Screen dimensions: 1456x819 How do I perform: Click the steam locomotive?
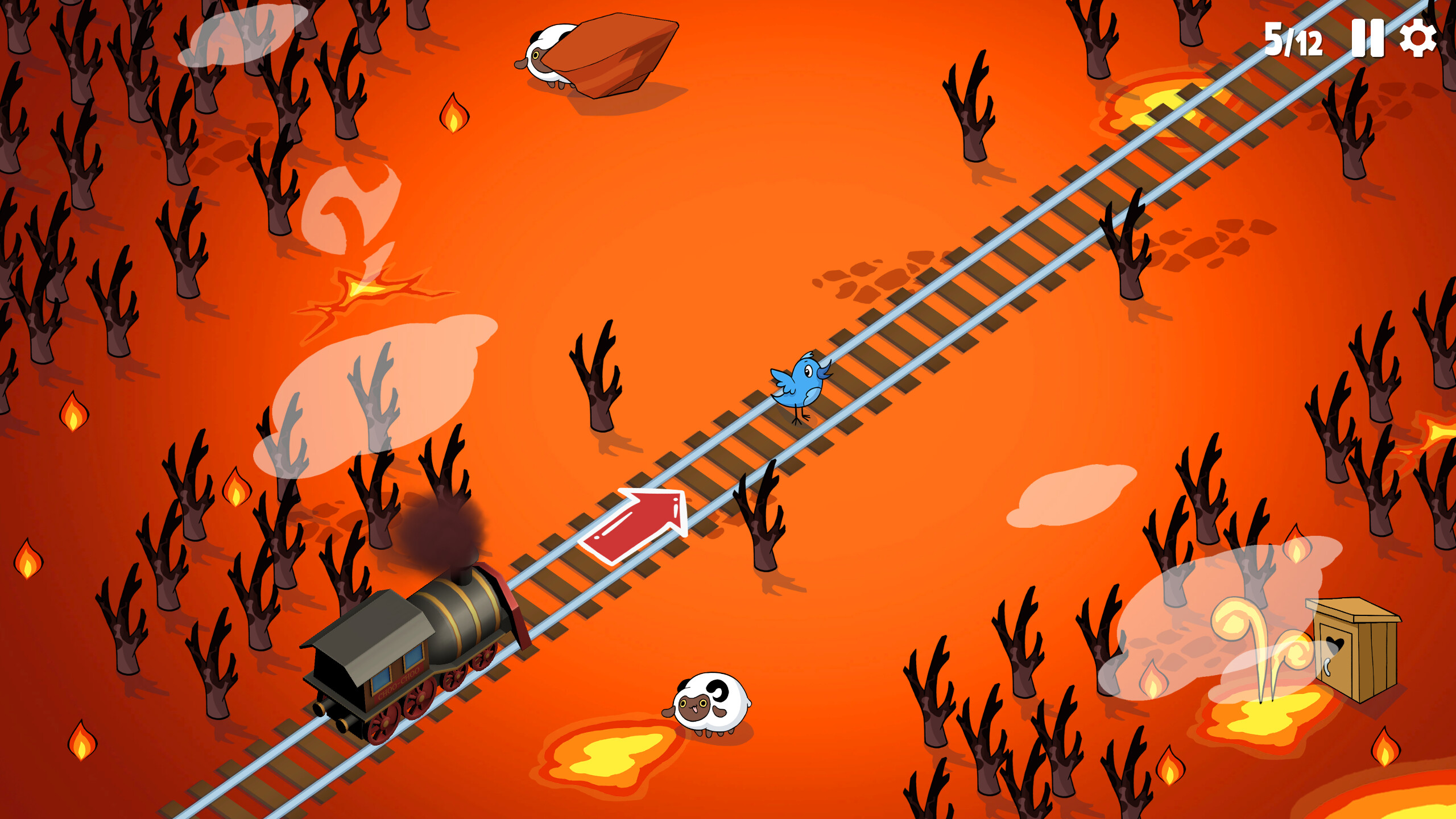(x=455, y=626)
